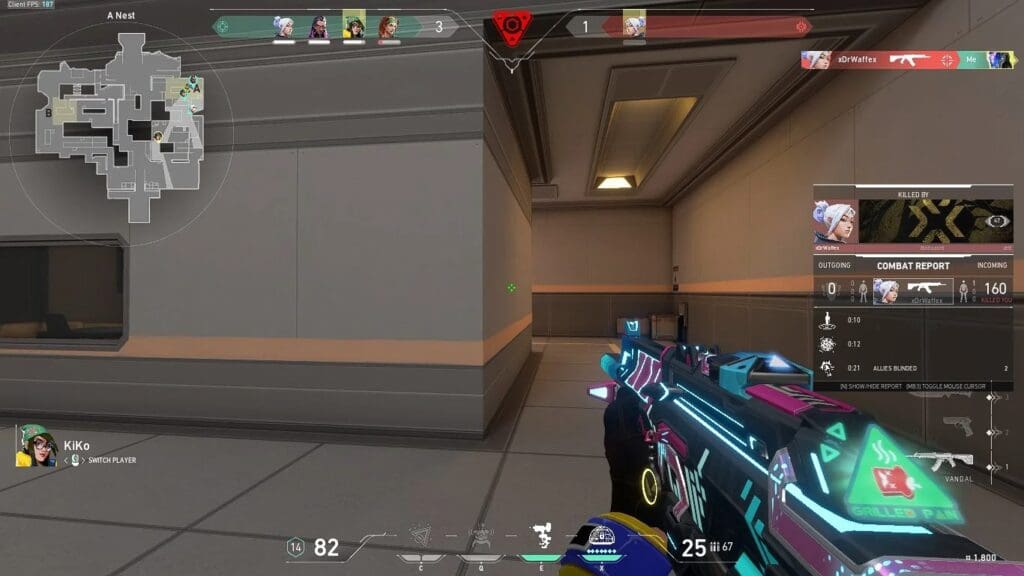The width and height of the screenshot is (1024, 576).
Task: Select the enemy Jett portrait on red team bar
Action: pyautogui.click(x=634, y=25)
